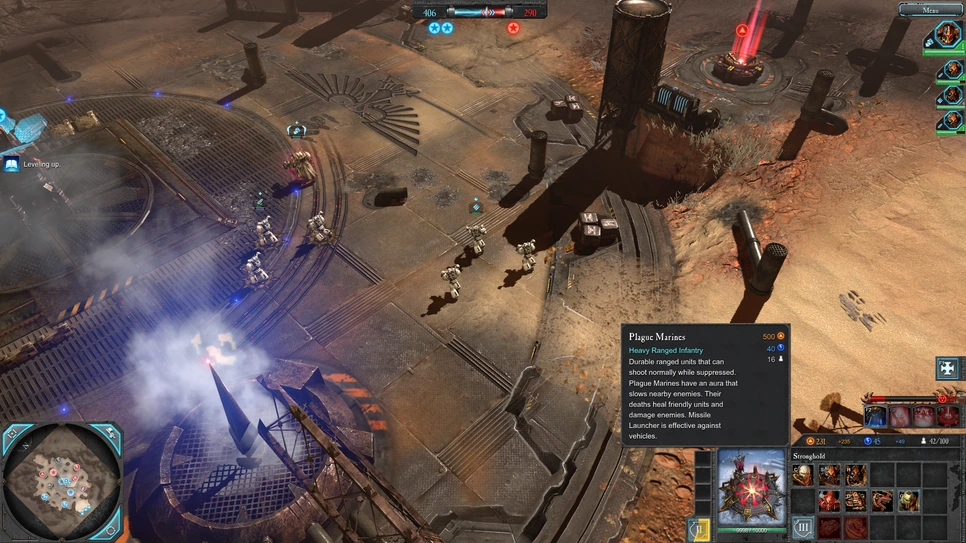Click the Tier III upgrade button

[803, 527]
